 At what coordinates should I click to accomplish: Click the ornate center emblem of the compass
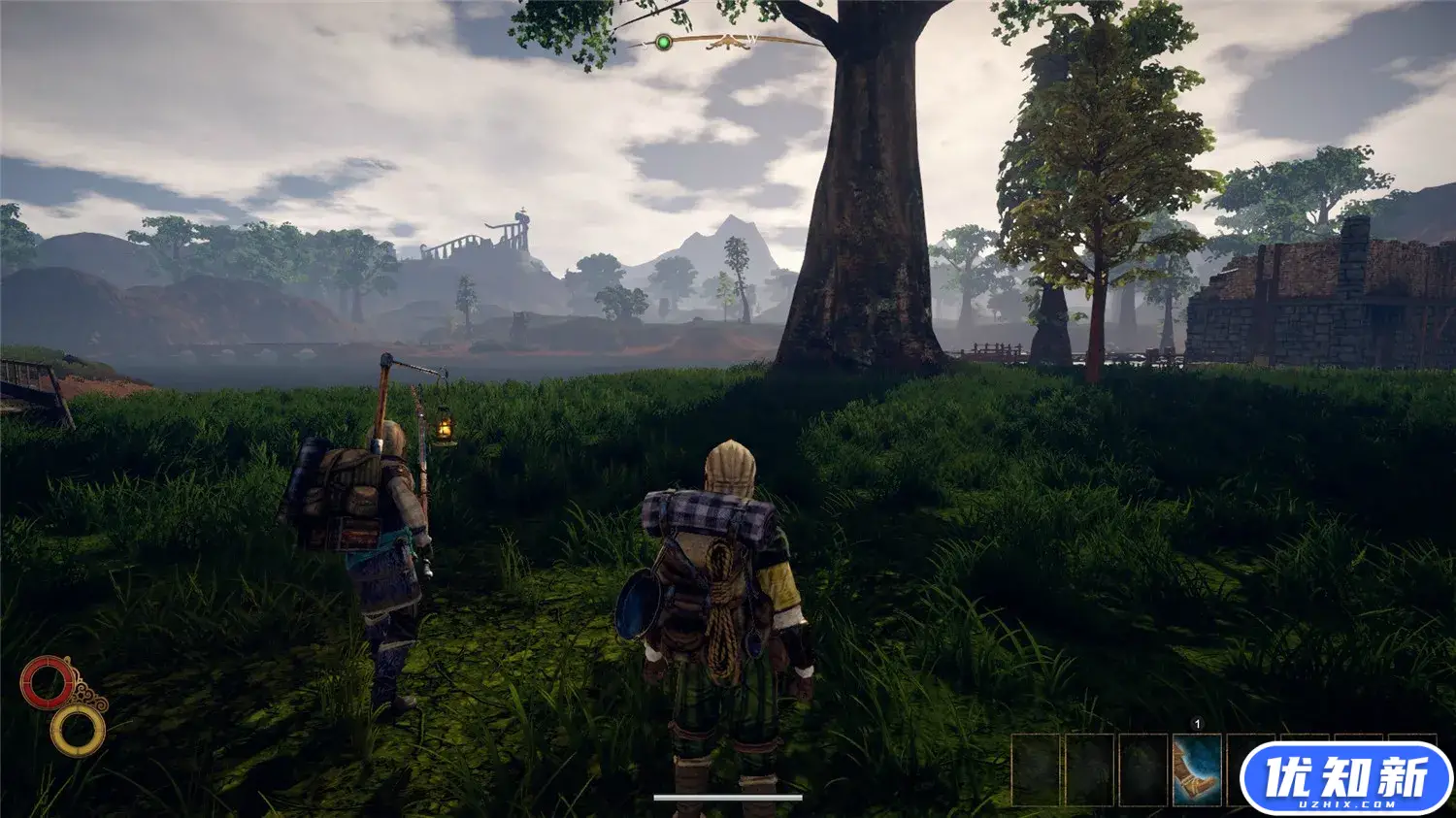[x=728, y=43]
